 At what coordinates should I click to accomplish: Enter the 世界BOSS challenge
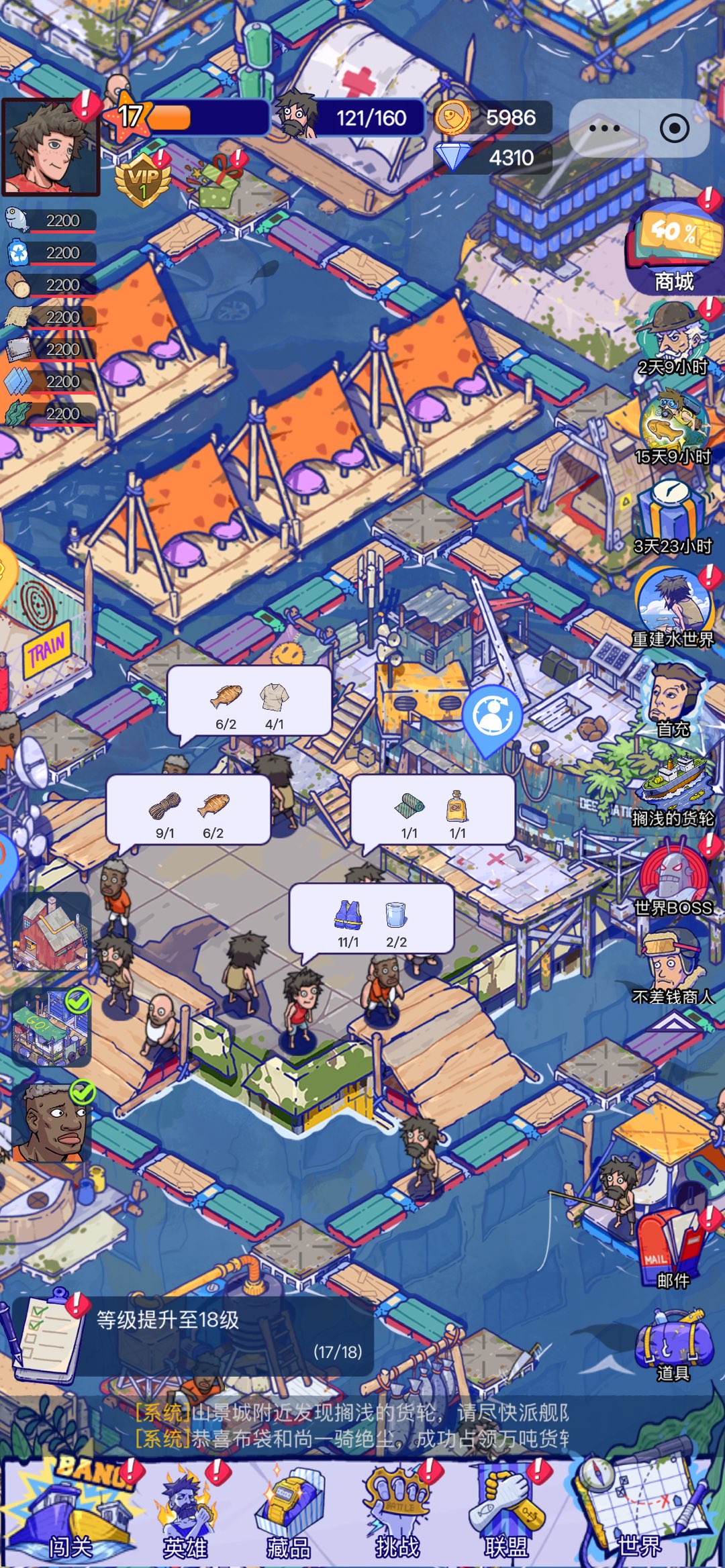pyautogui.click(x=673, y=878)
